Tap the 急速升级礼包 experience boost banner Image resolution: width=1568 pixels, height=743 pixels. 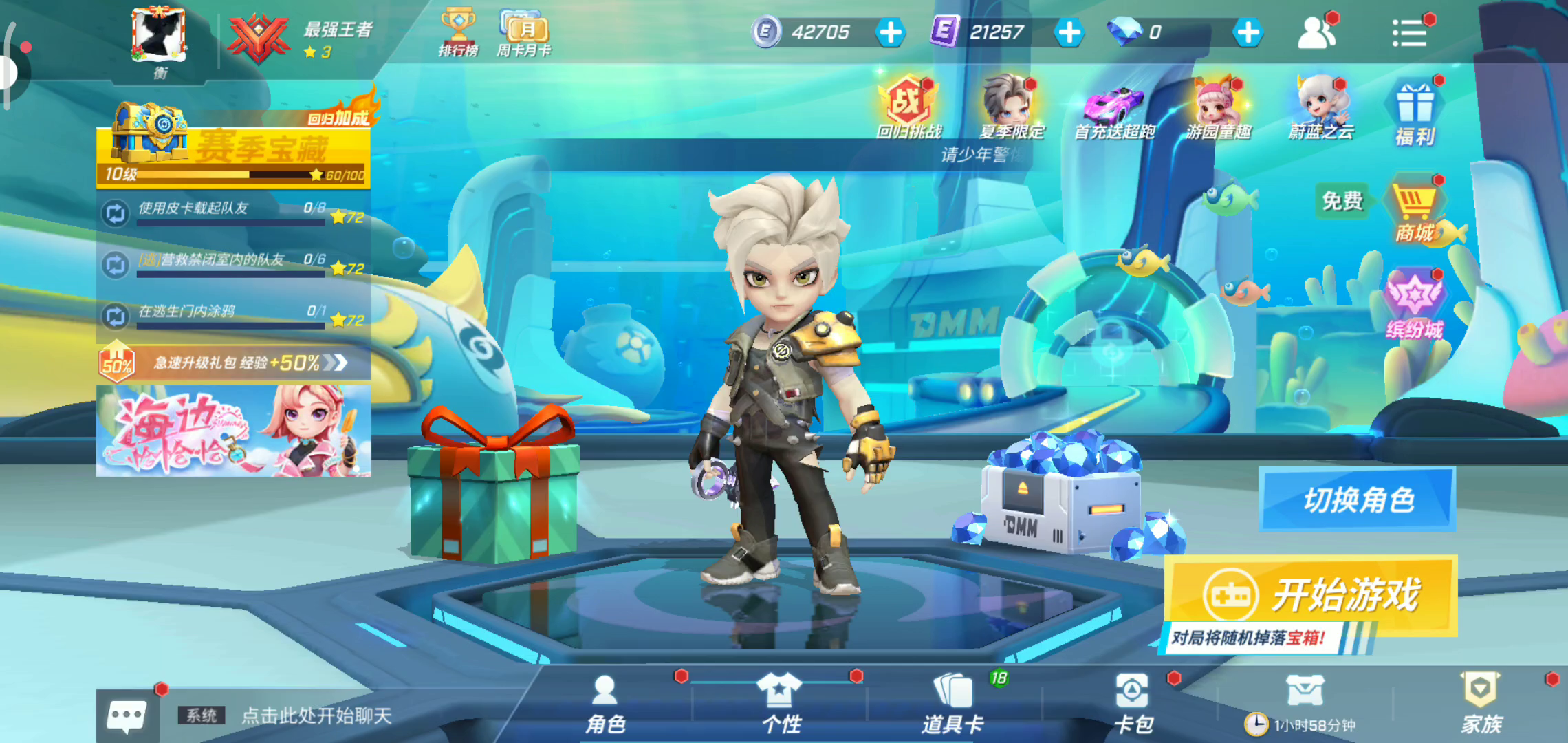click(x=234, y=363)
